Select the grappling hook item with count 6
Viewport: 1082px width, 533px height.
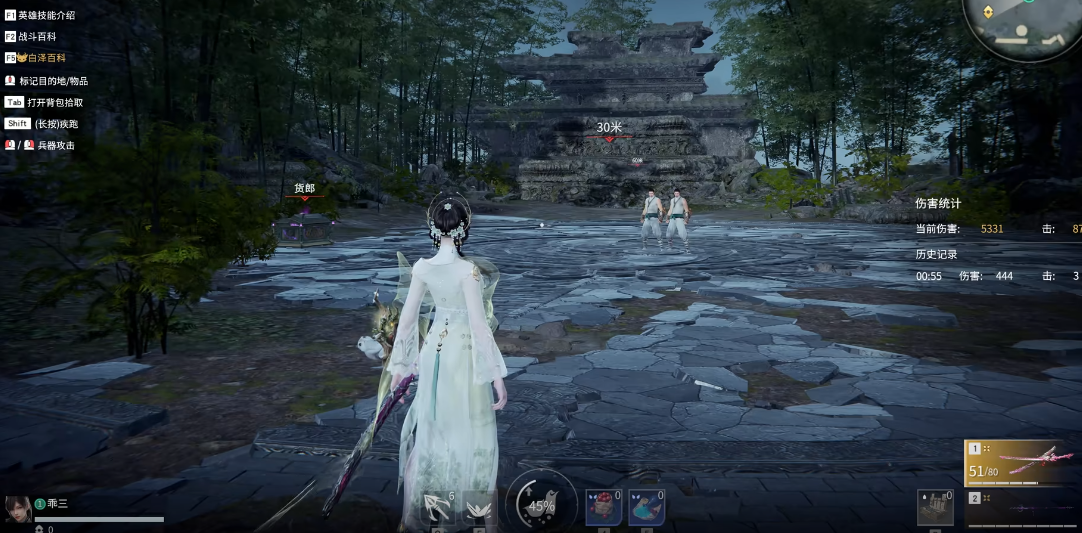[x=438, y=508]
